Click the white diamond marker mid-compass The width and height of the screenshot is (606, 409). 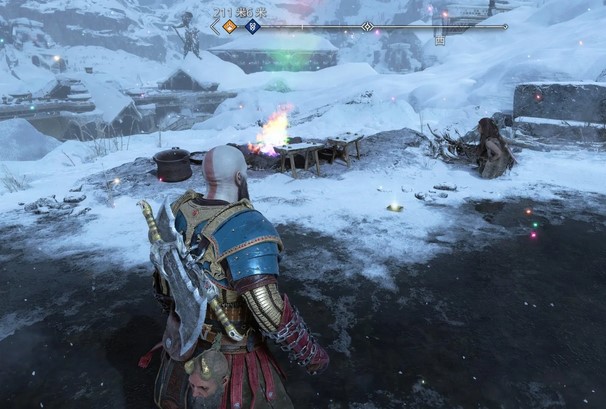[x=367, y=27]
